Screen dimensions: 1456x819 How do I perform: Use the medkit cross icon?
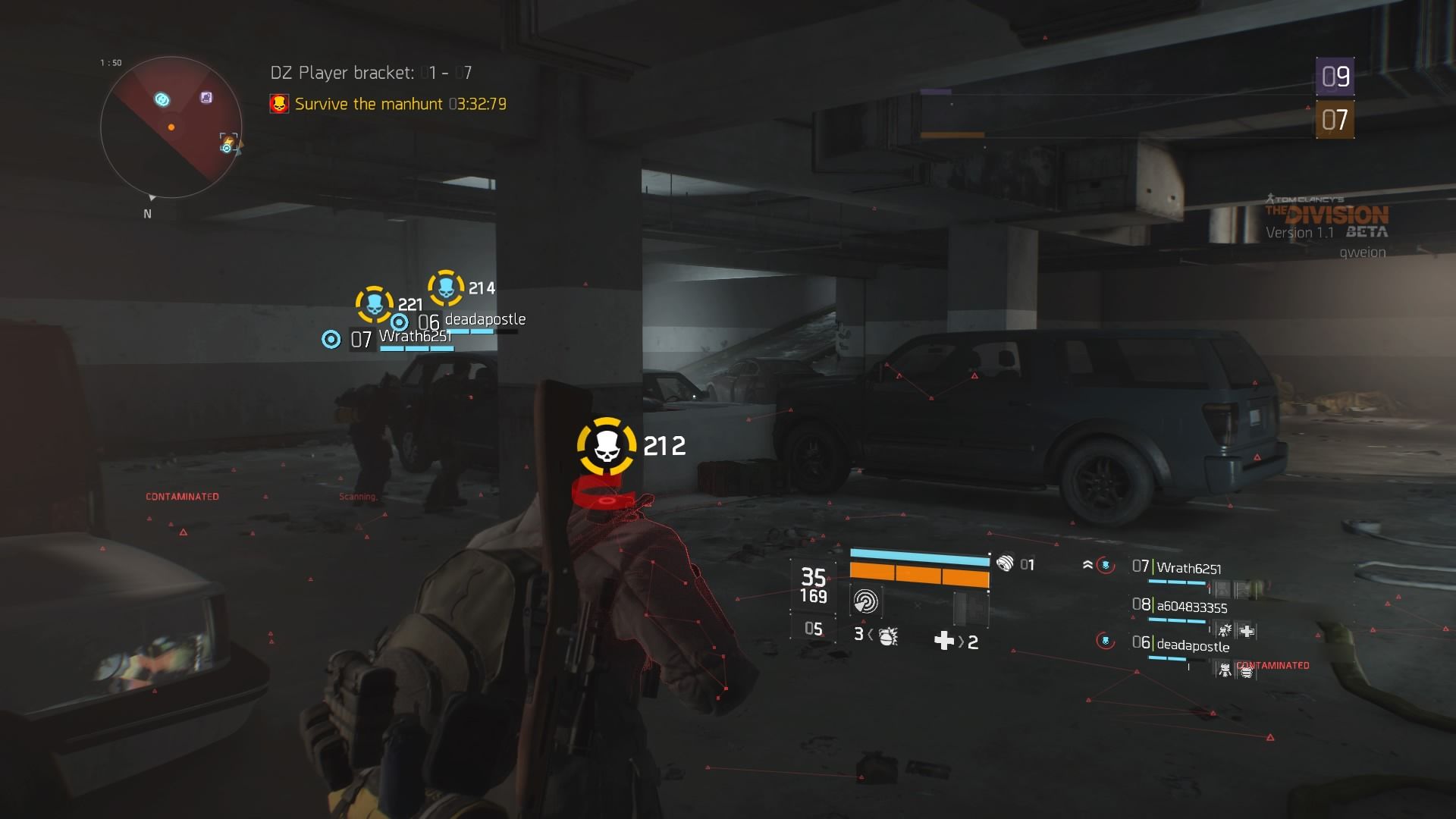coord(944,642)
